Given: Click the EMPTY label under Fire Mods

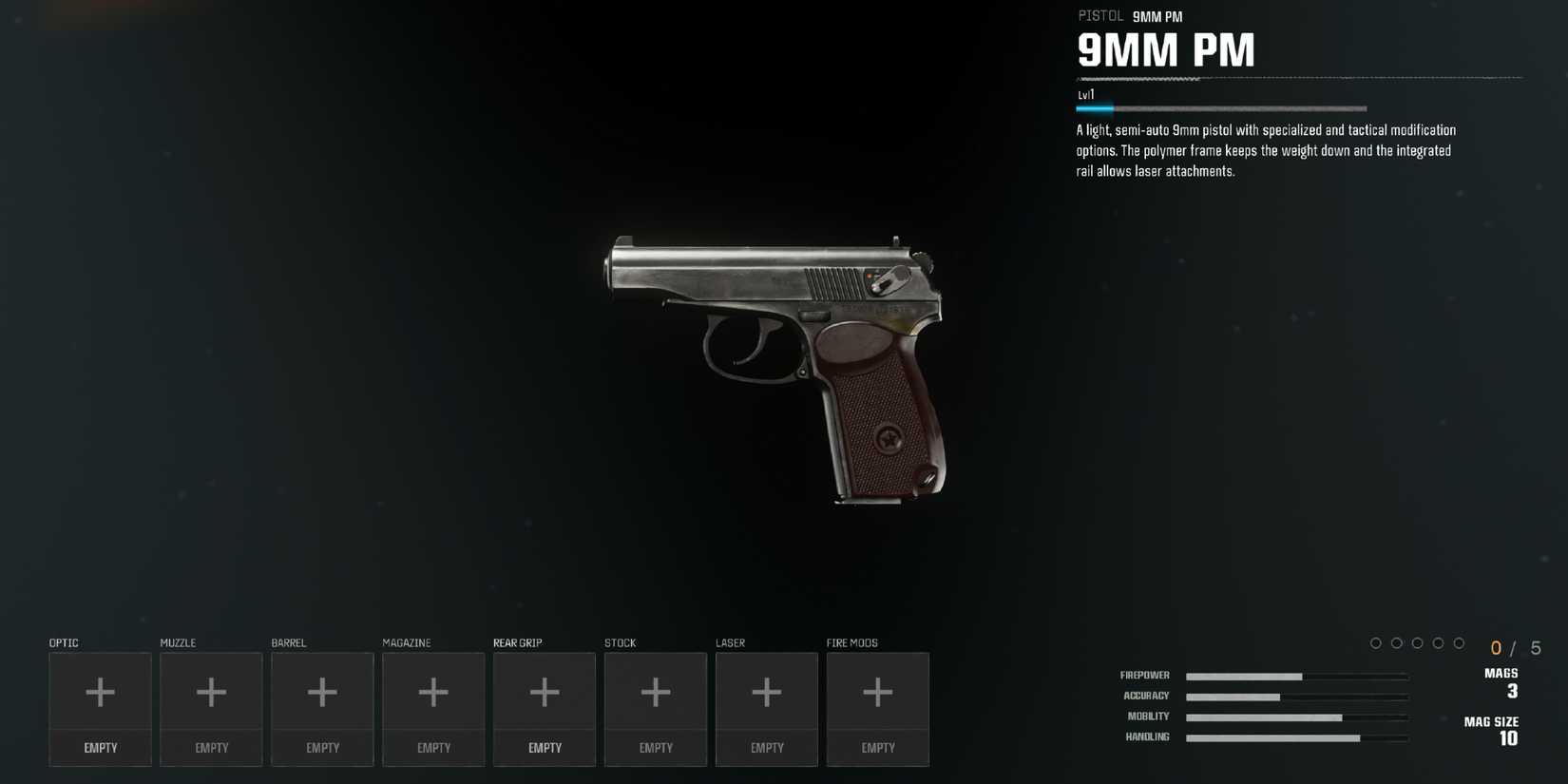Looking at the screenshot, I should click(878, 748).
